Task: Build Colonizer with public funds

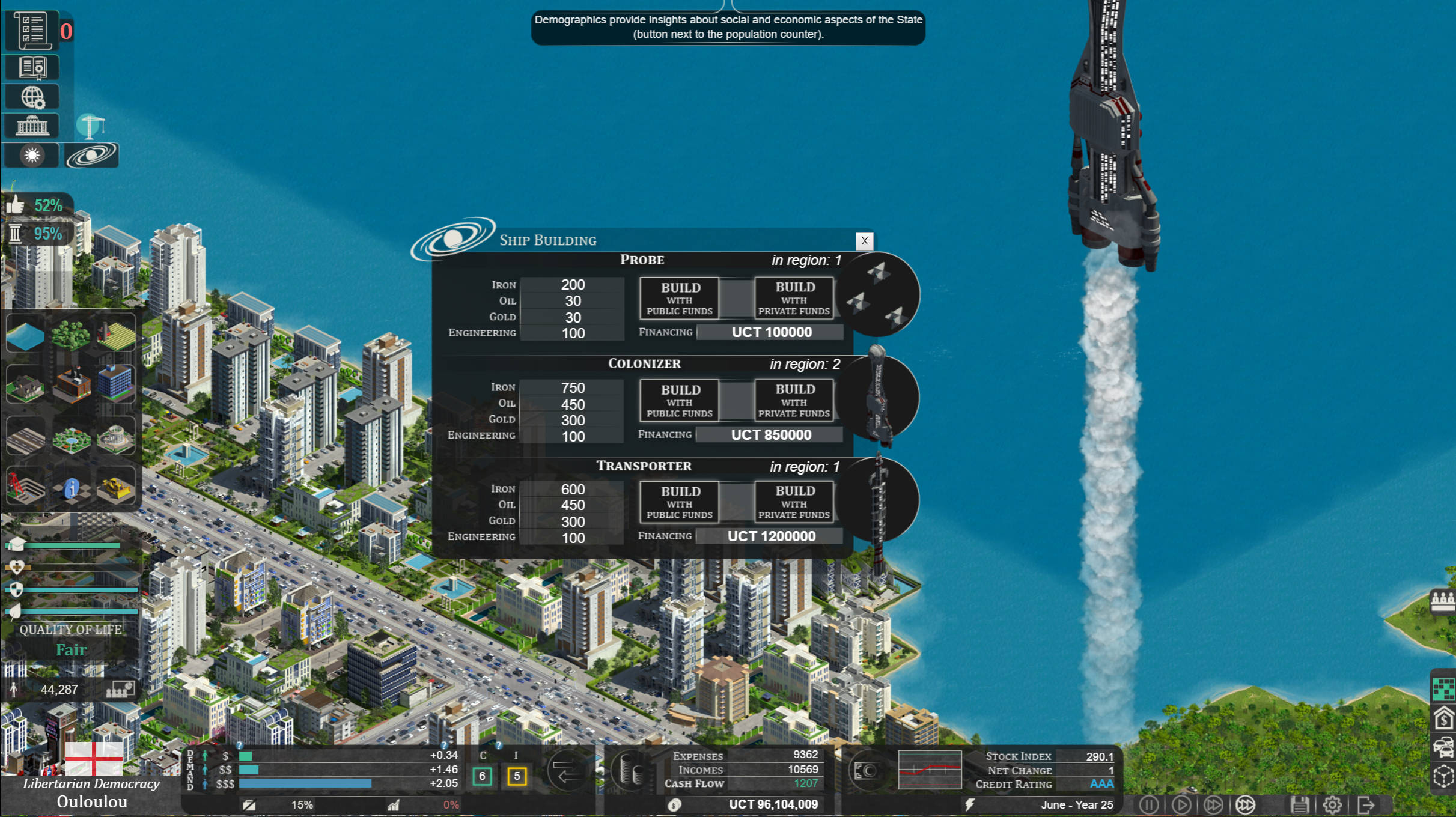Action: [x=678, y=401]
